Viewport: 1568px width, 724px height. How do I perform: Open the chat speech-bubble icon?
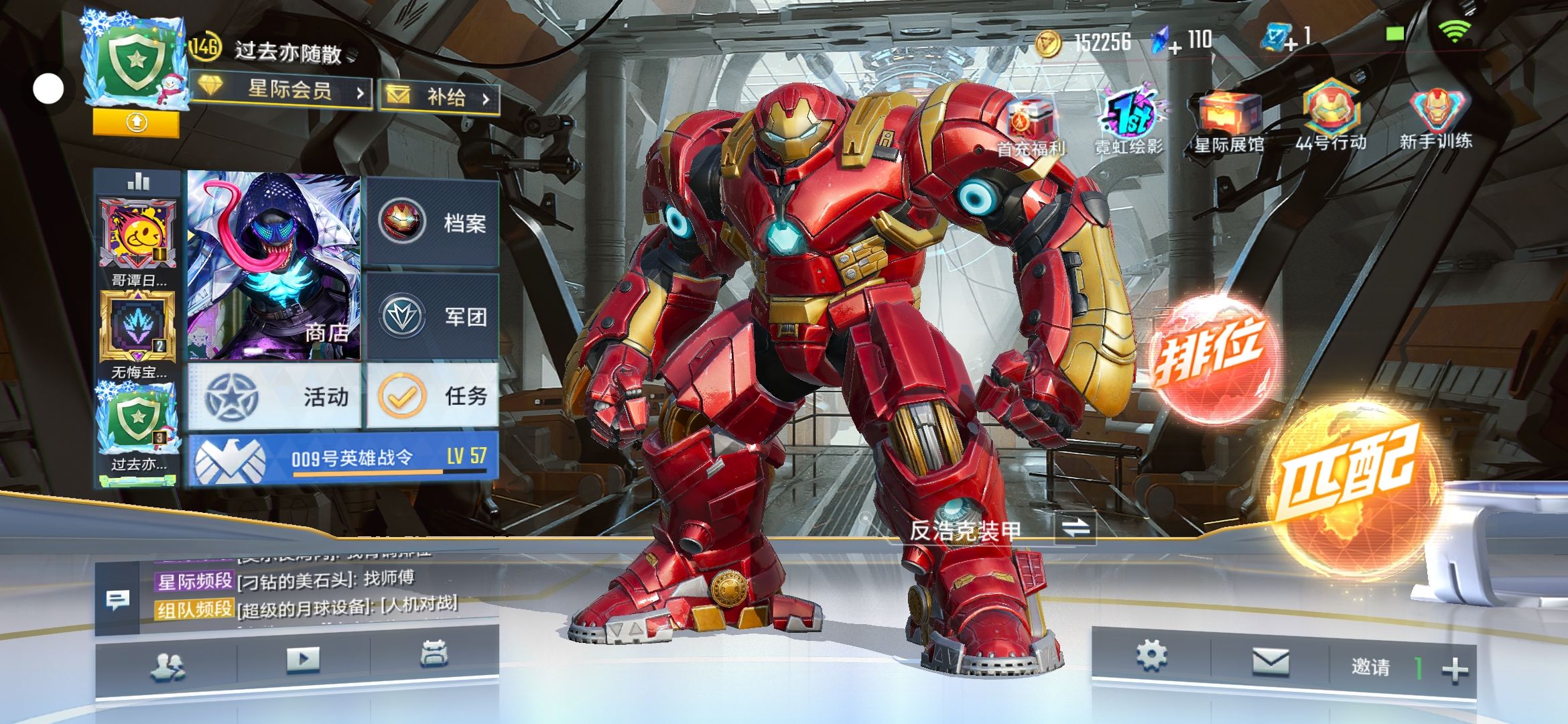point(118,600)
